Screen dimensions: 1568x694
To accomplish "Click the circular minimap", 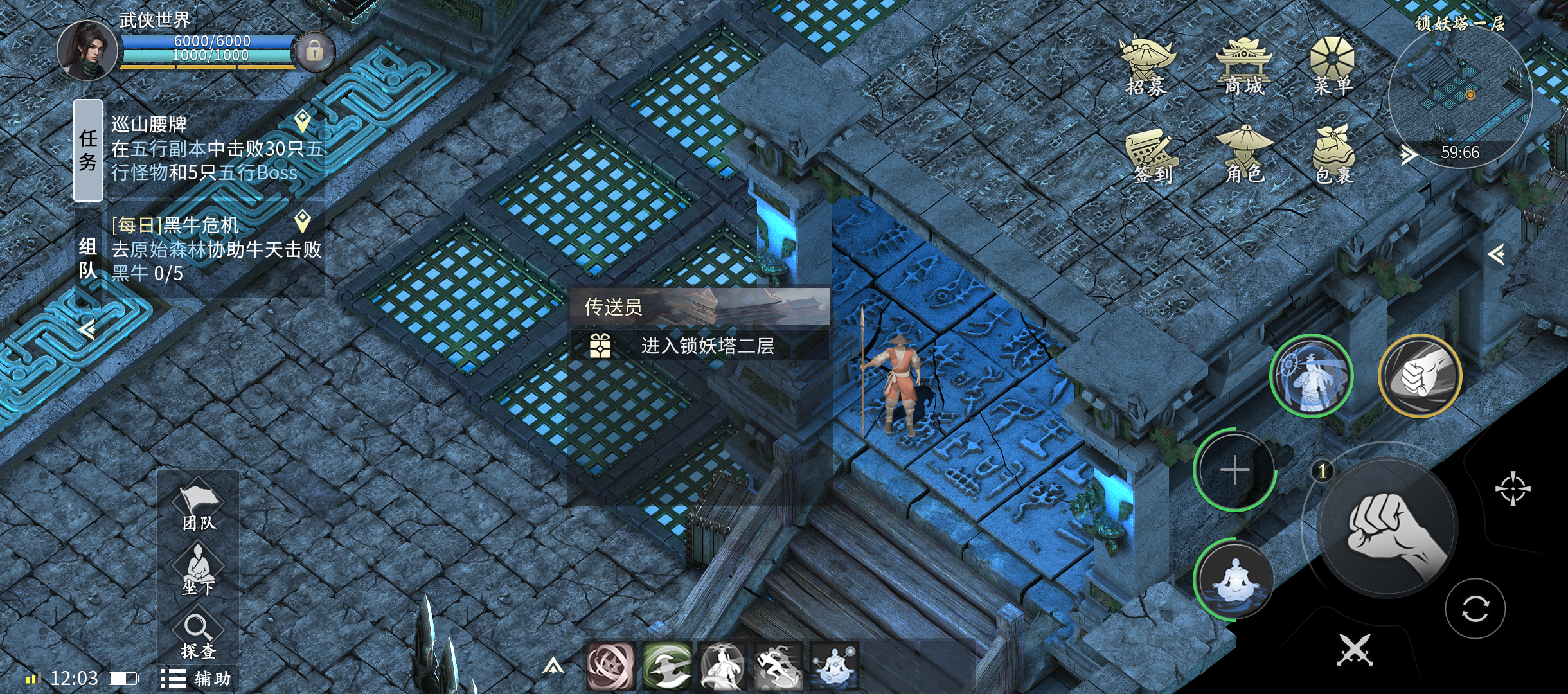I will (1460, 96).
